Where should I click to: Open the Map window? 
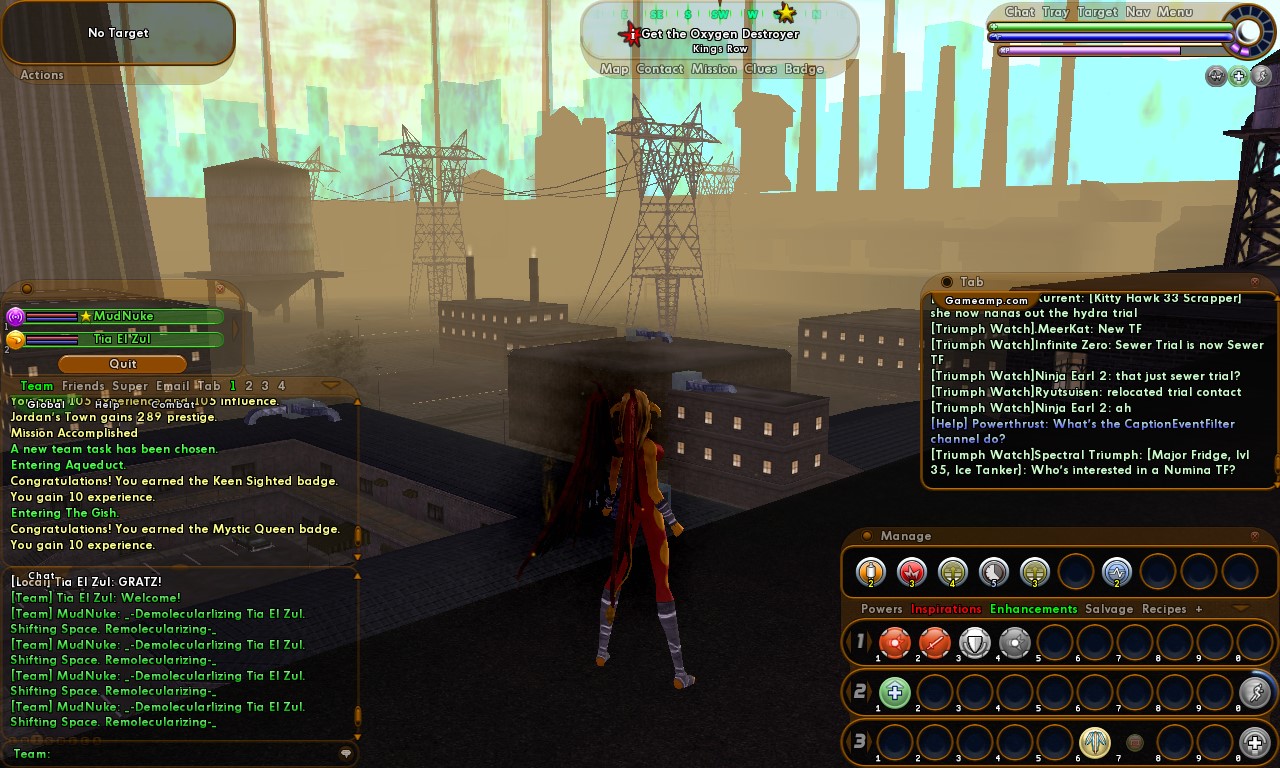(x=614, y=70)
